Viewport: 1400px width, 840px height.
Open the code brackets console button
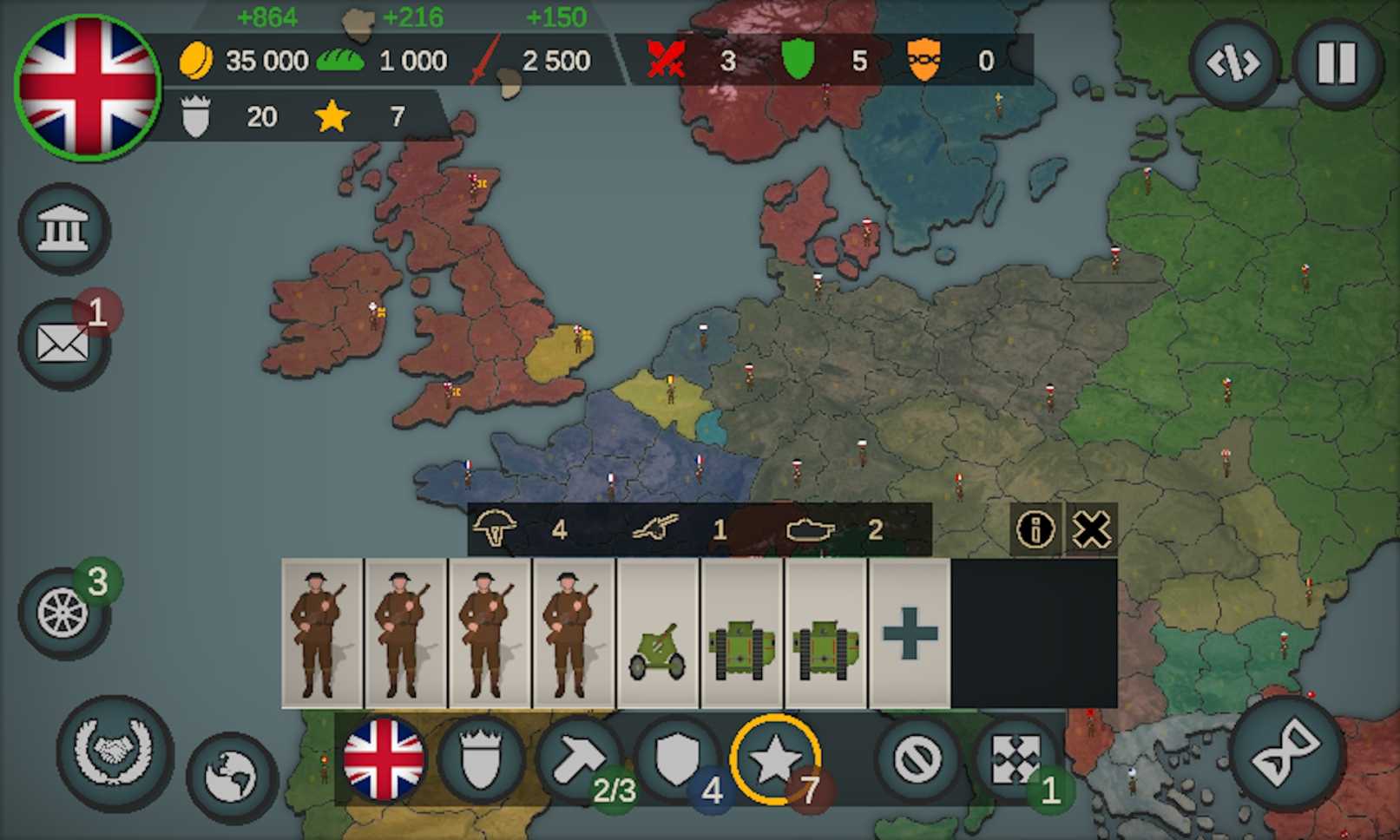coord(1233,63)
